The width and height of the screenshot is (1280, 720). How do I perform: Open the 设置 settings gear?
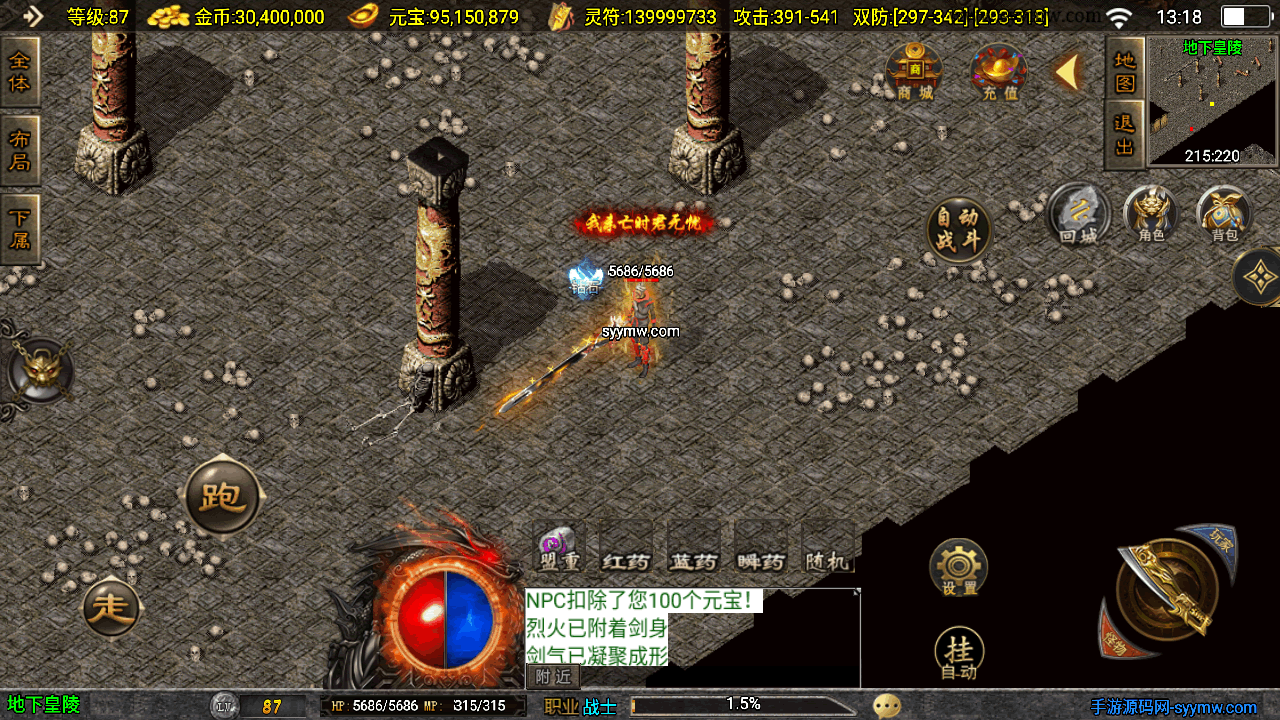pos(958,567)
